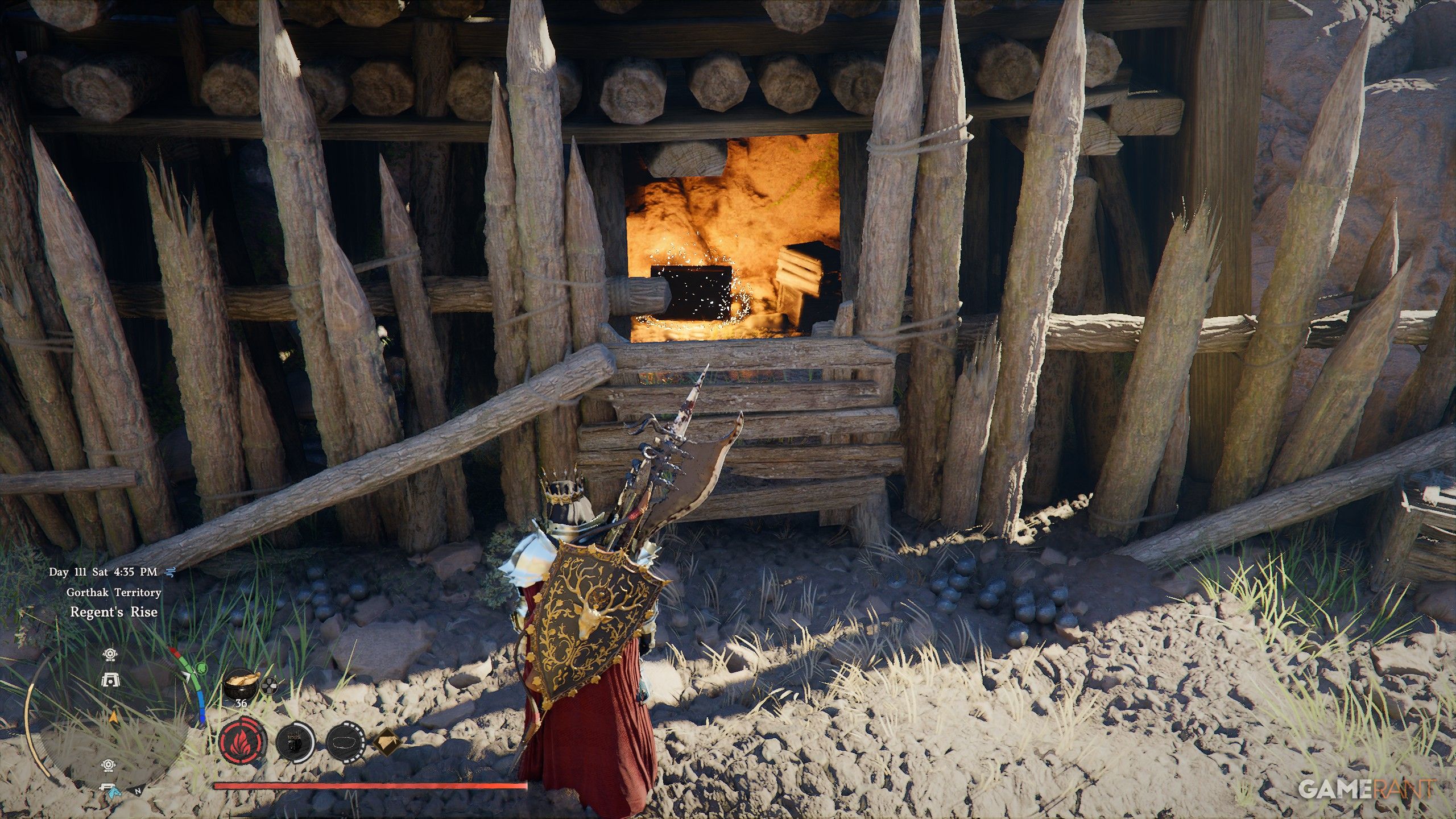Open the circular minimap
Screen dimensions: 1456x819
(108, 722)
